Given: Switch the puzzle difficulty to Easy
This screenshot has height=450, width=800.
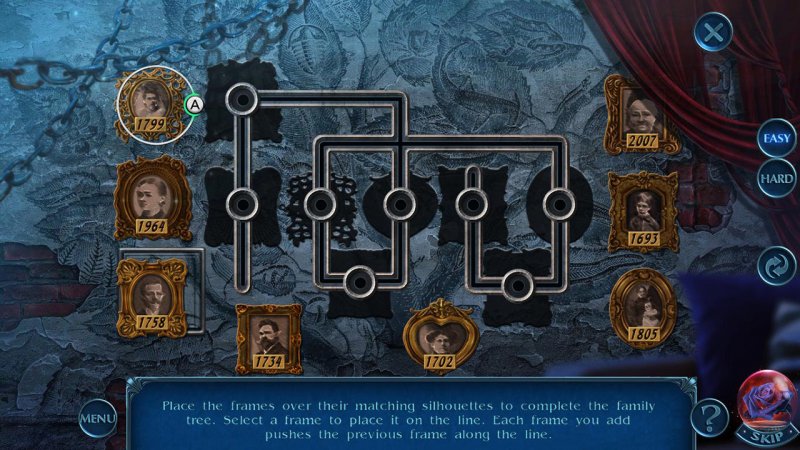Looking at the screenshot, I should point(776,138).
